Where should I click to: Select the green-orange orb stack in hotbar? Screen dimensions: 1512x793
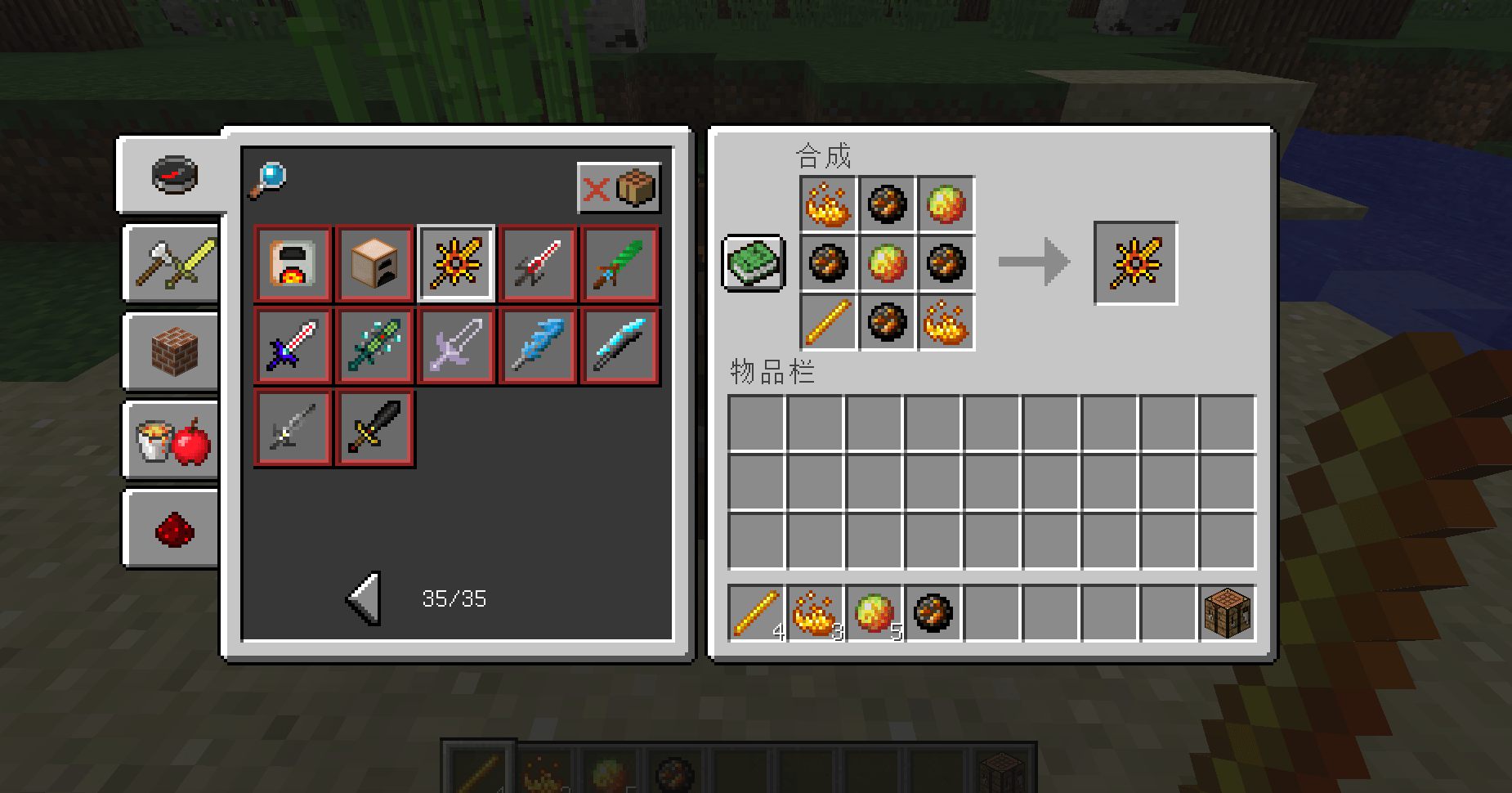pos(875,613)
